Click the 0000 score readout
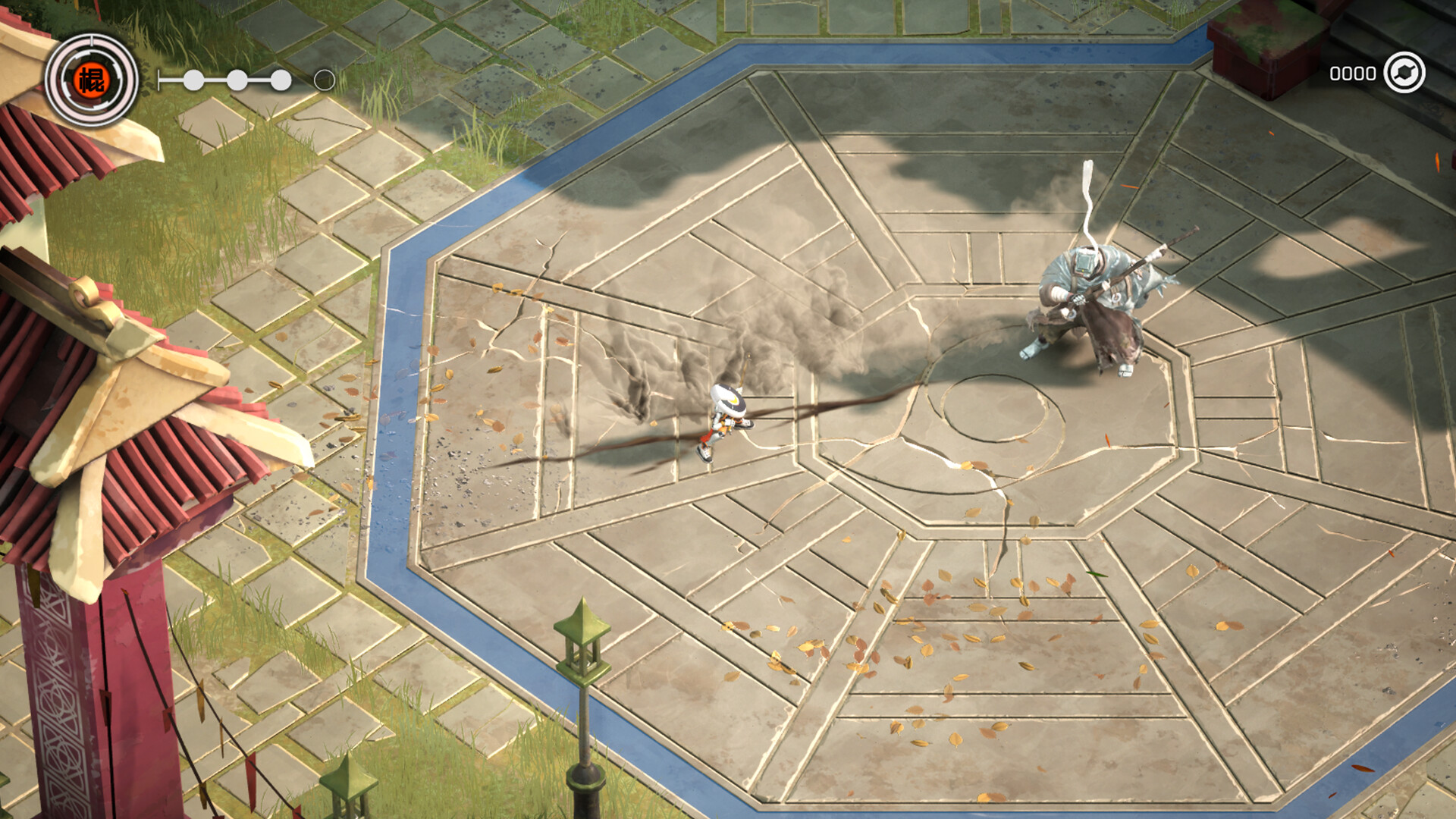This screenshot has height=819, width=1456. tap(1354, 74)
